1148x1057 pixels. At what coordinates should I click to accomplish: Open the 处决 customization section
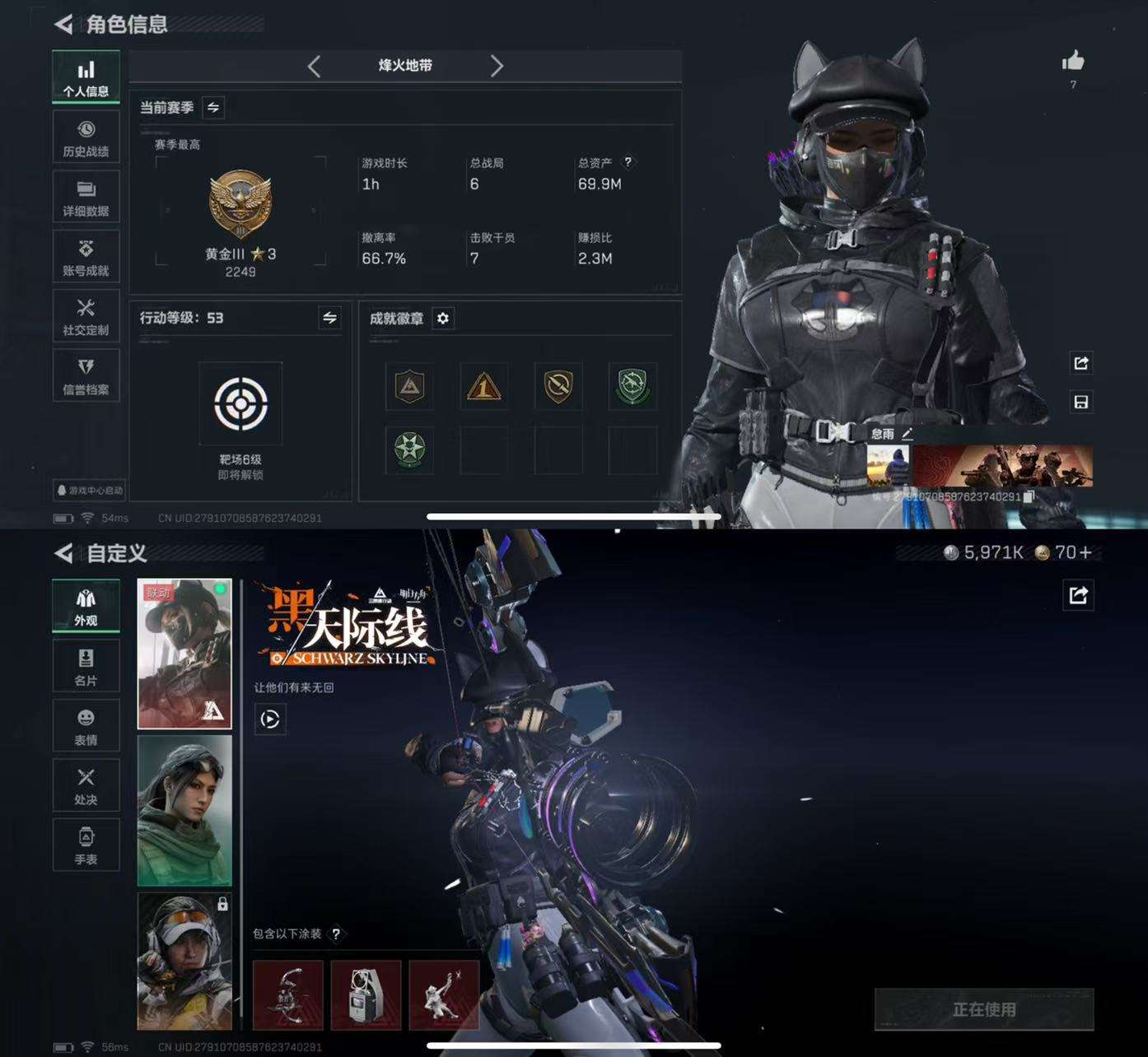(86, 785)
